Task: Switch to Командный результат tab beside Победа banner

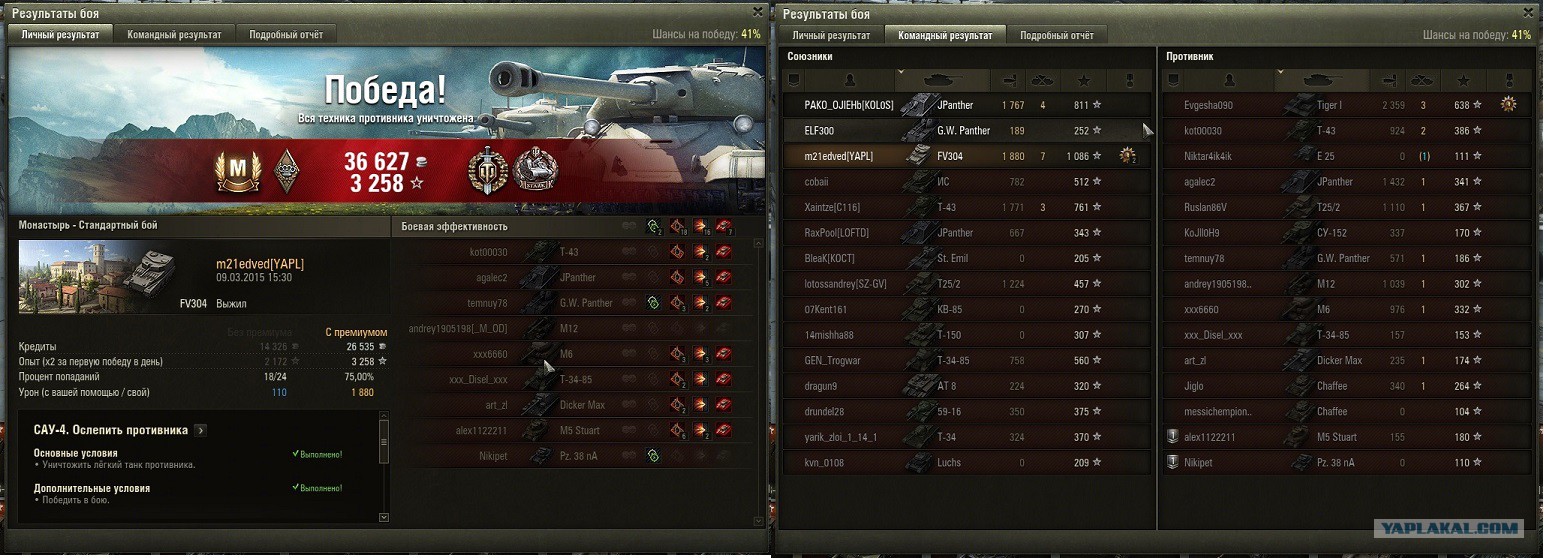Action: [x=174, y=34]
